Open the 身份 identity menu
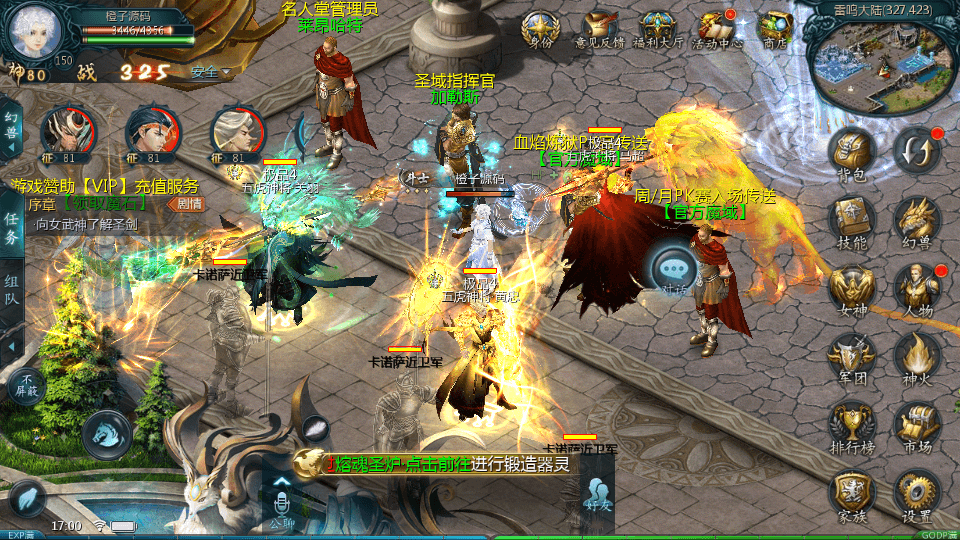 [540, 28]
